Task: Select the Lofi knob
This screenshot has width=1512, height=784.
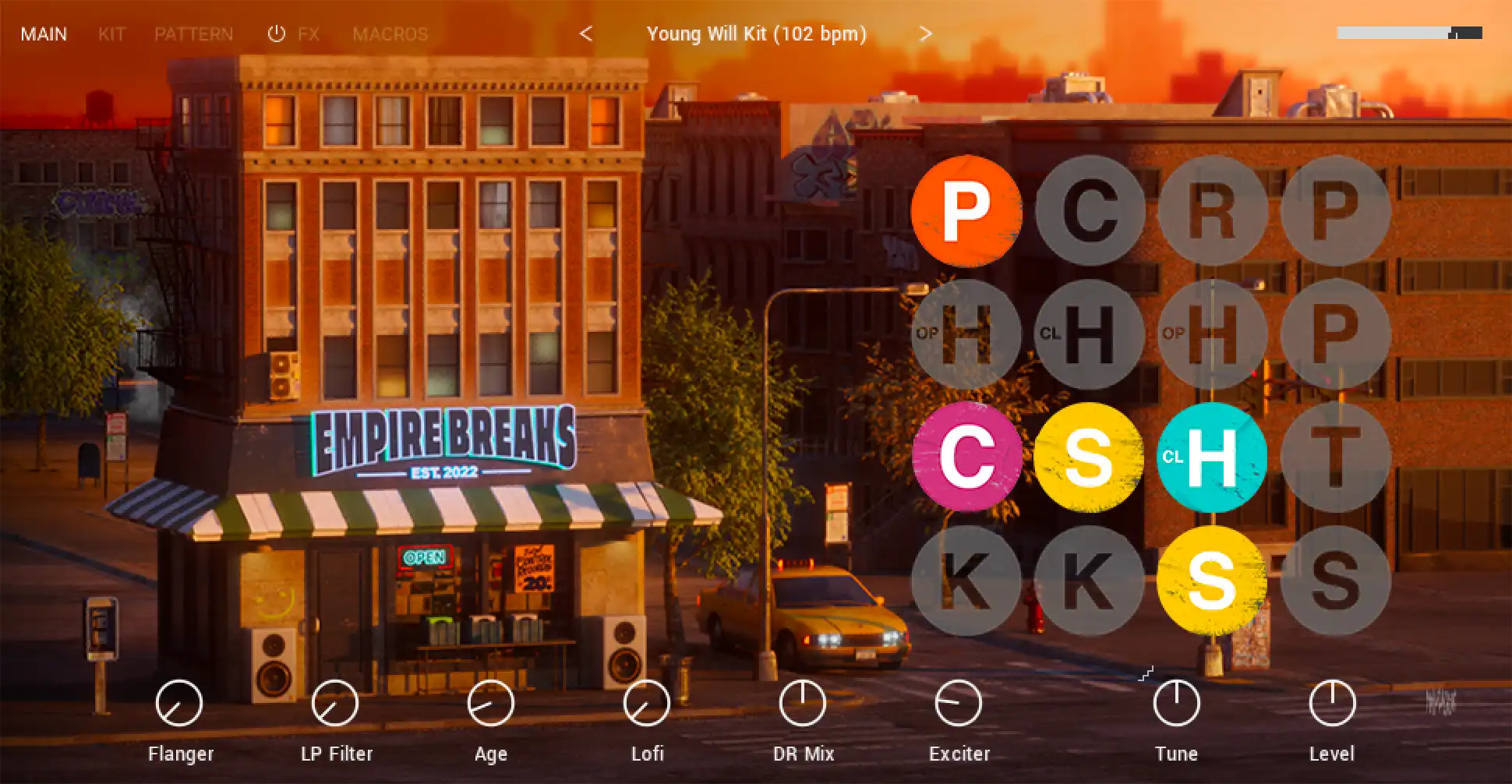Action: (x=647, y=703)
